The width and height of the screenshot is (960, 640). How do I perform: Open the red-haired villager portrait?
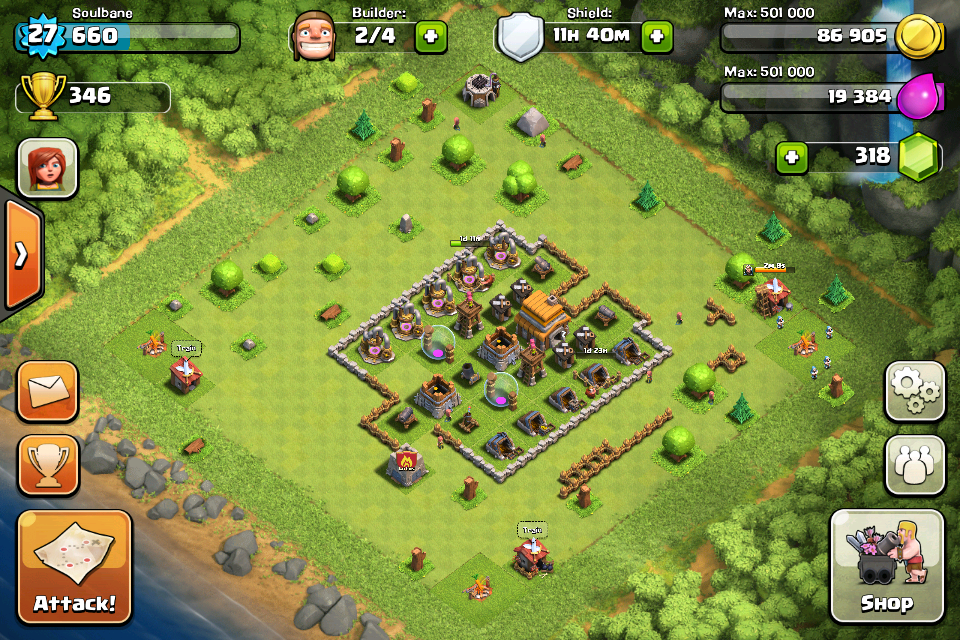point(48,167)
